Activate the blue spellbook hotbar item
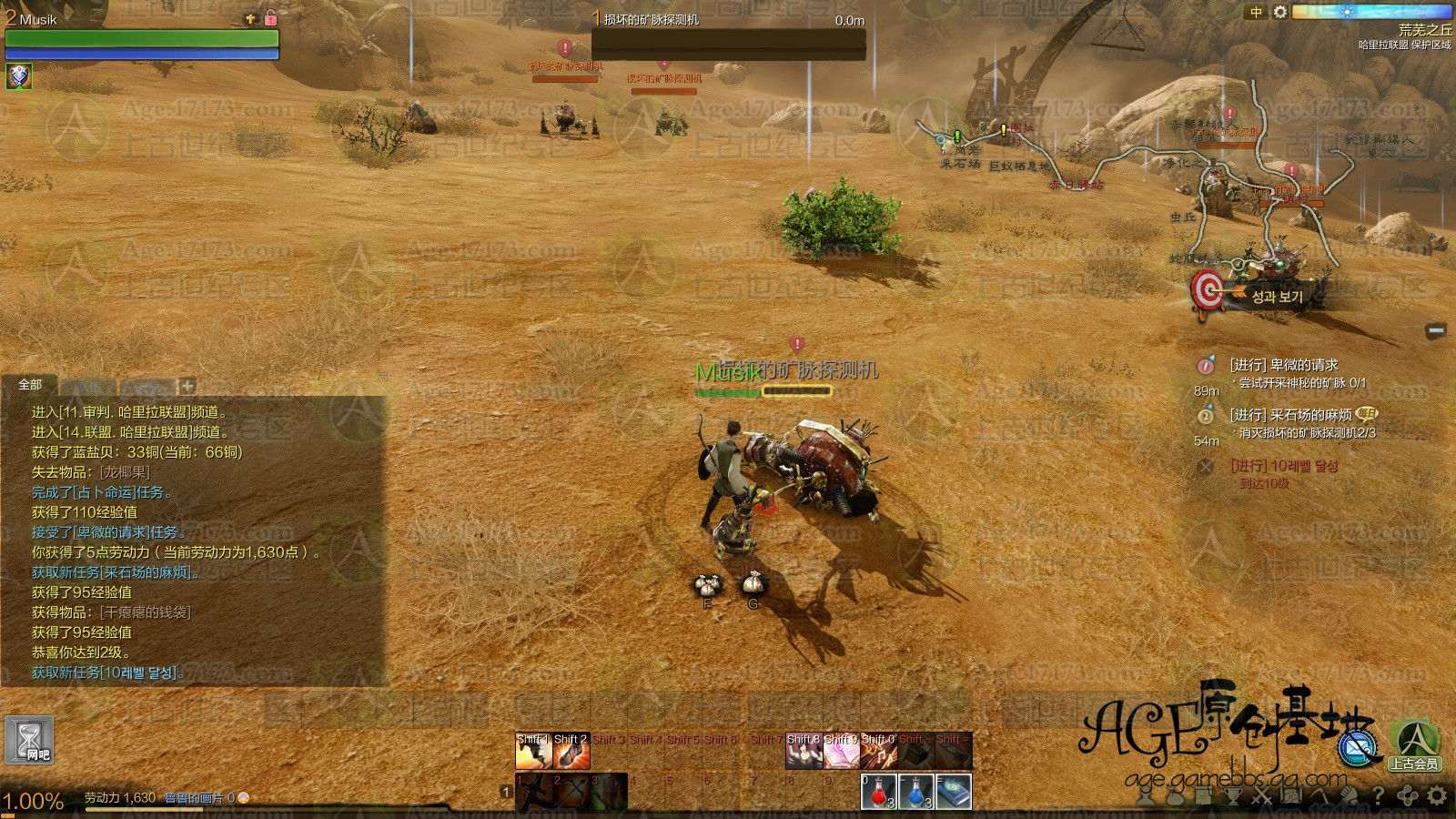 [953, 791]
